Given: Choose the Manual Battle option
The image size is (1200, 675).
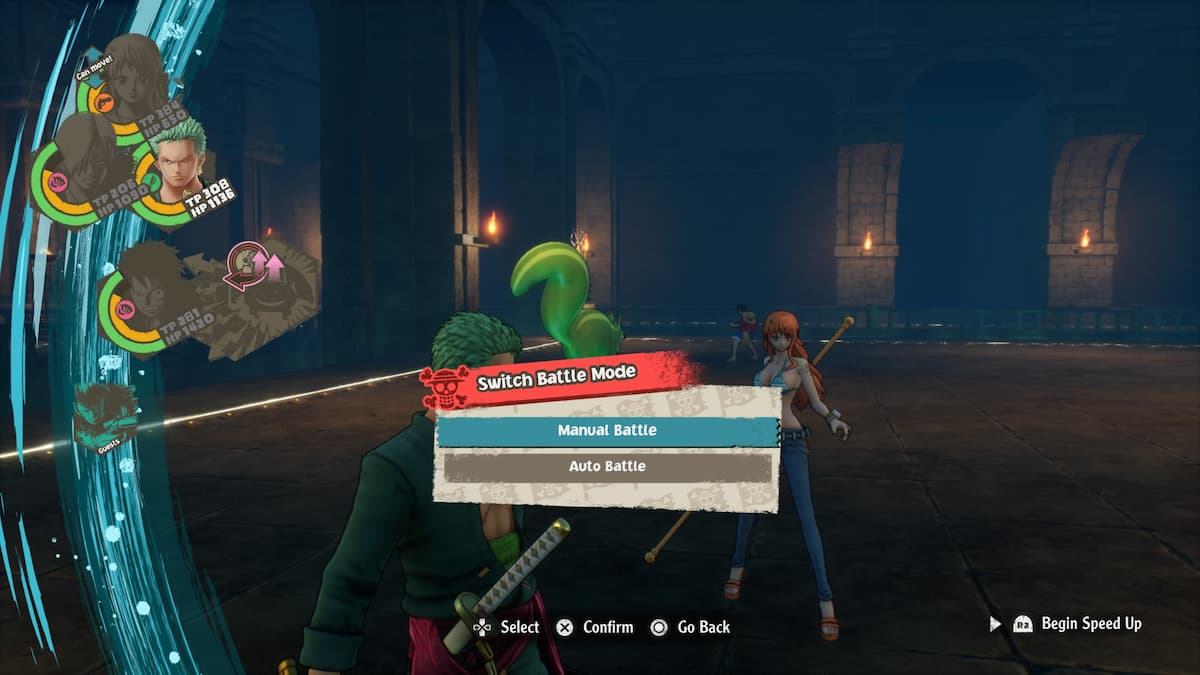Looking at the screenshot, I should pyautogui.click(x=607, y=430).
